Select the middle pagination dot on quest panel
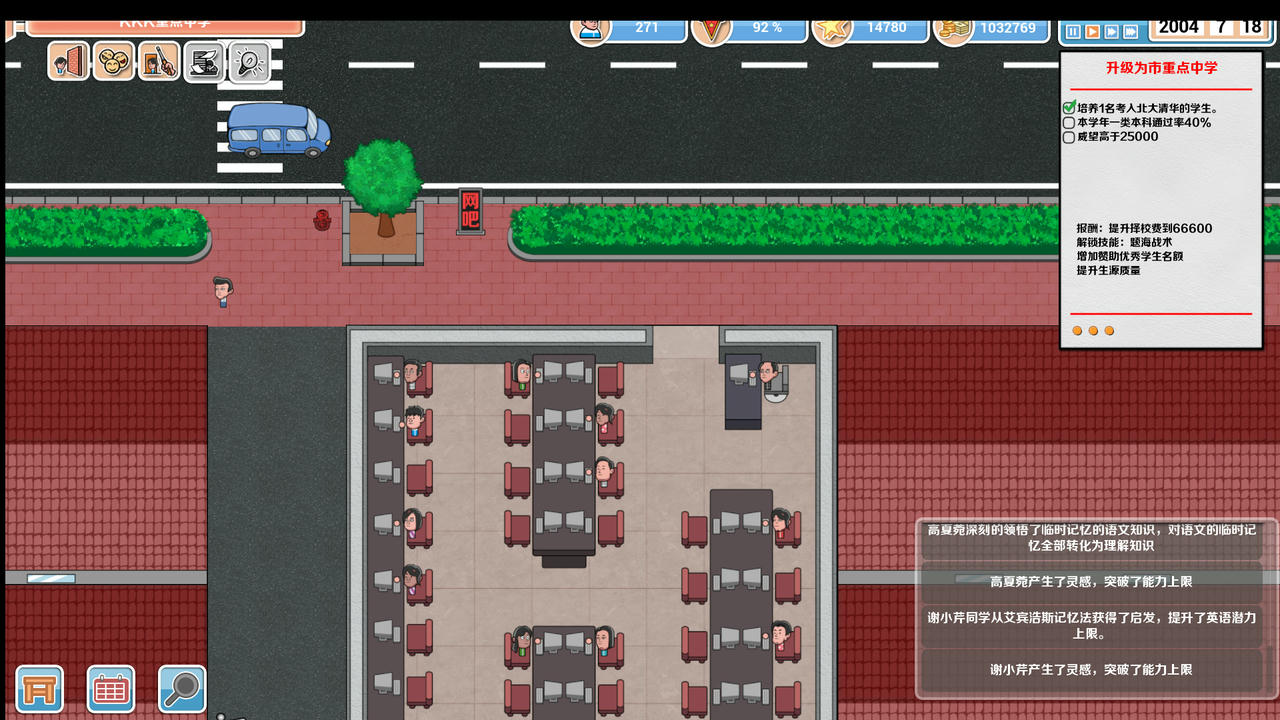Image resolution: width=1280 pixels, height=720 pixels. click(x=1092, y=330)
